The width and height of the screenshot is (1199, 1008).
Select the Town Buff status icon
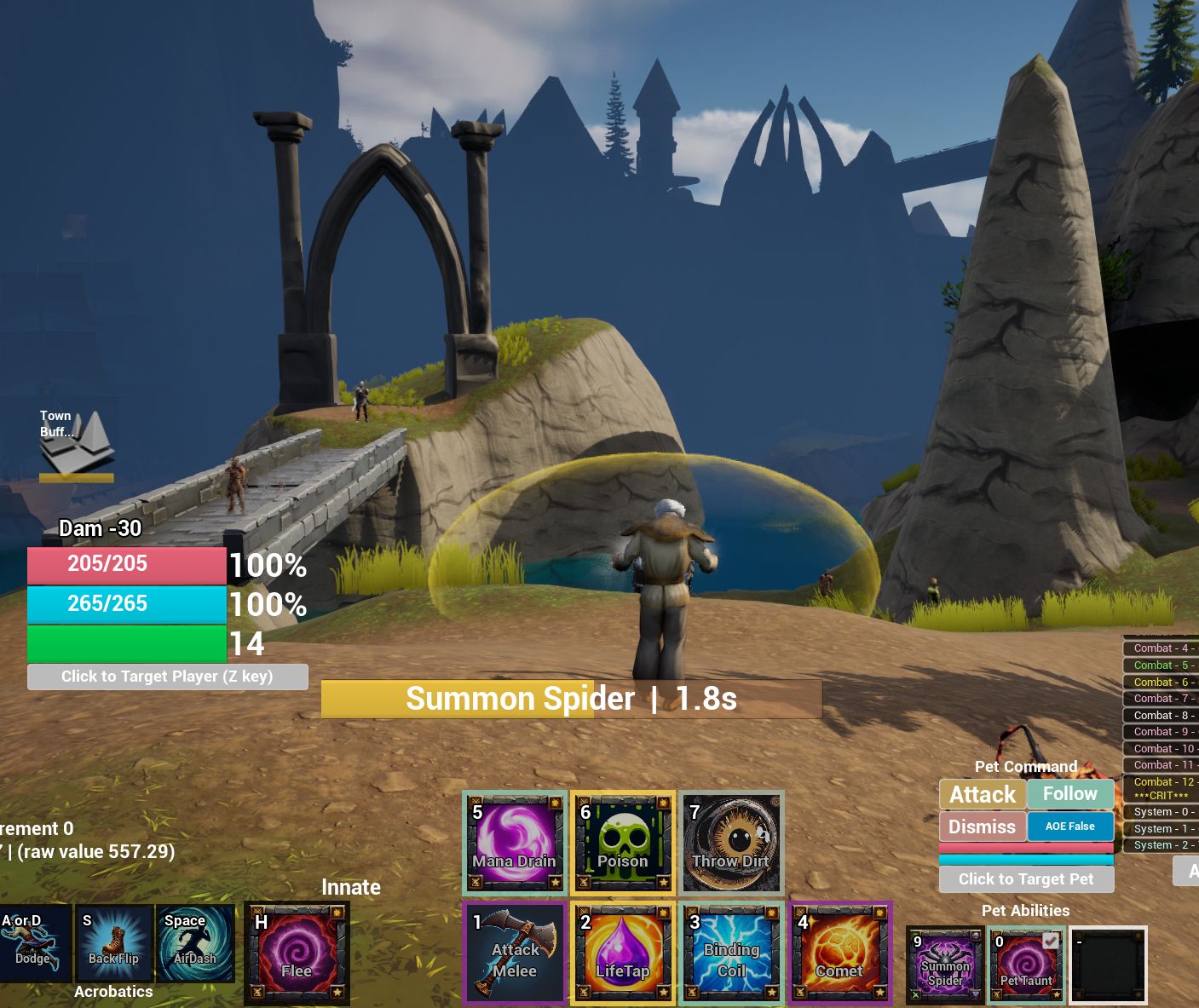[x=76, y=443]
